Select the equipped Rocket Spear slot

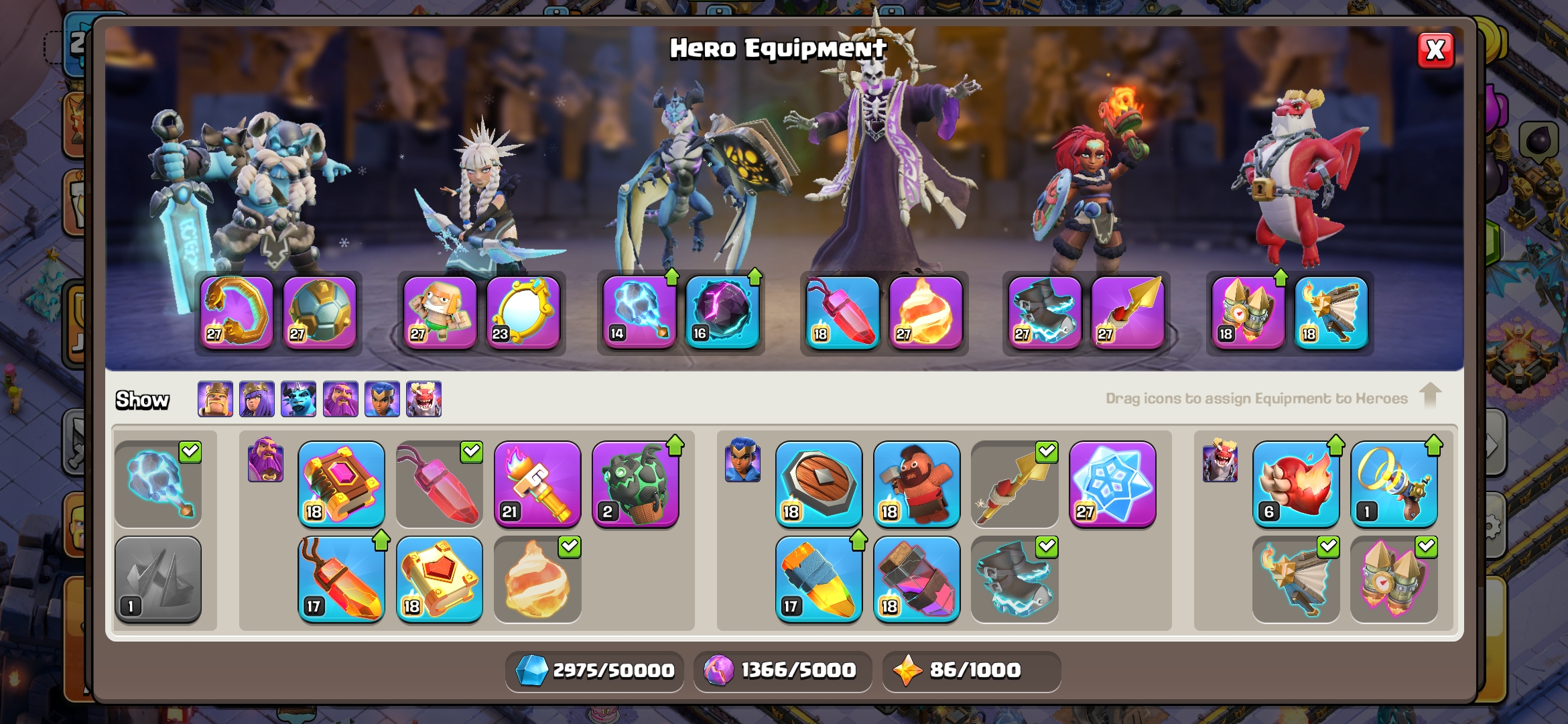1128,312
